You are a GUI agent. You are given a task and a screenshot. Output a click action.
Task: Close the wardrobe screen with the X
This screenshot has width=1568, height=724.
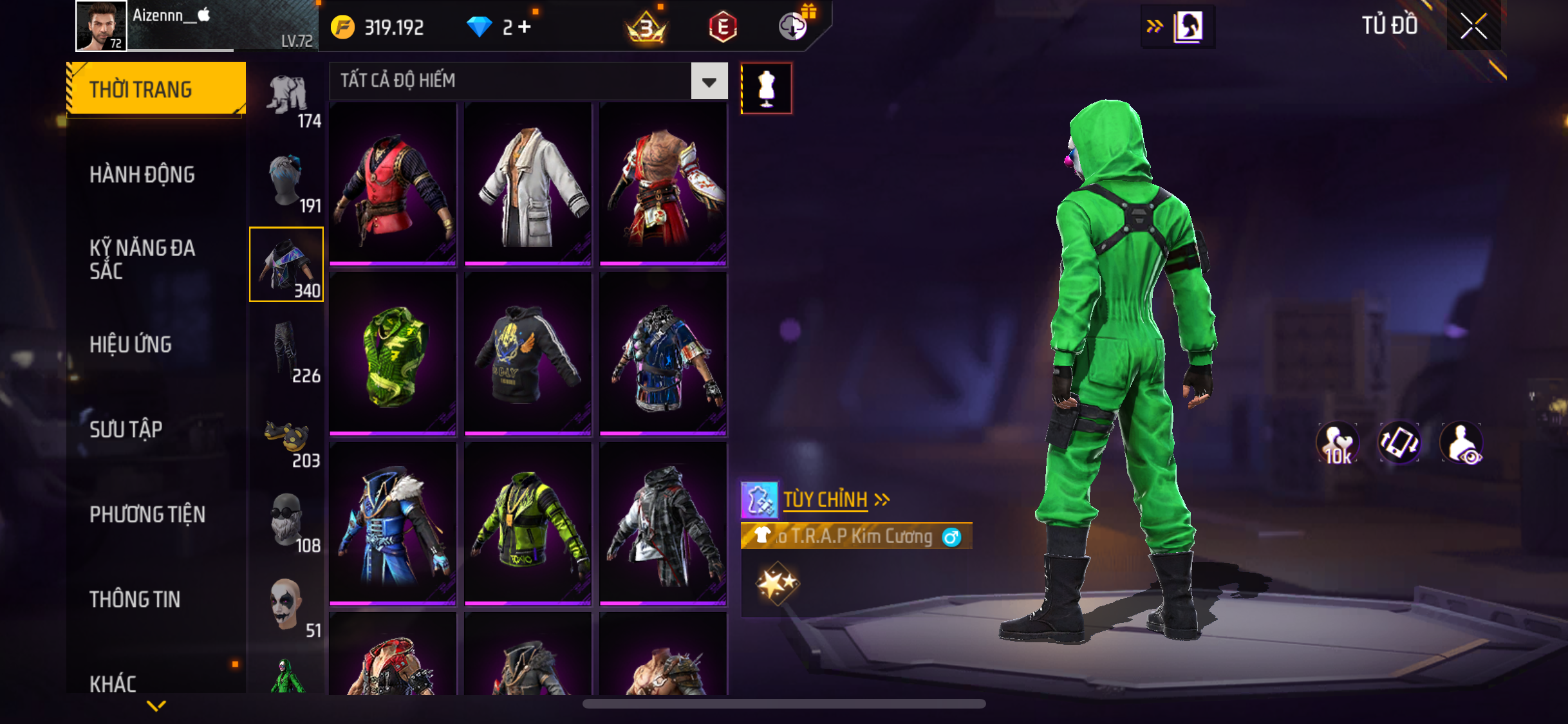click(1473, 26)
